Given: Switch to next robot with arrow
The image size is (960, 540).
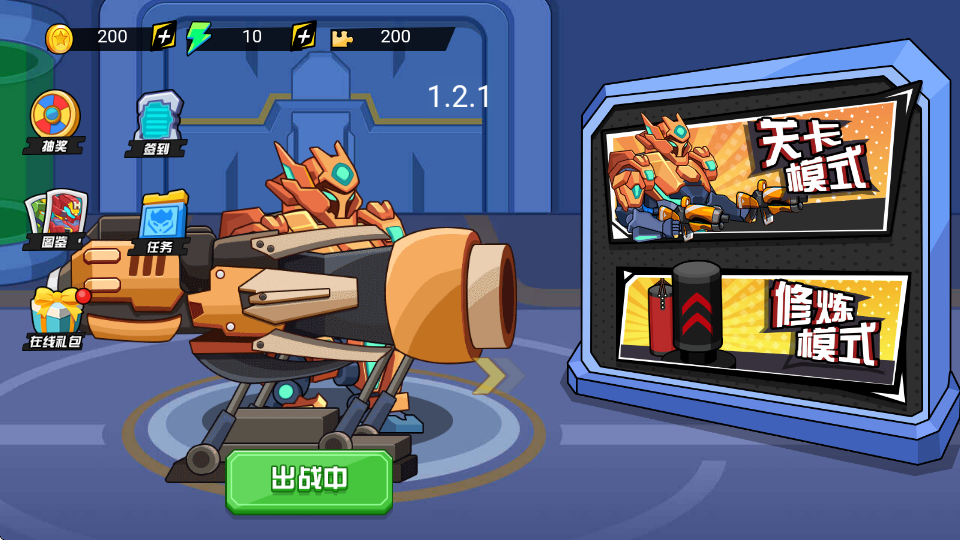Looking at the screenshot, I should coord(490,375).
